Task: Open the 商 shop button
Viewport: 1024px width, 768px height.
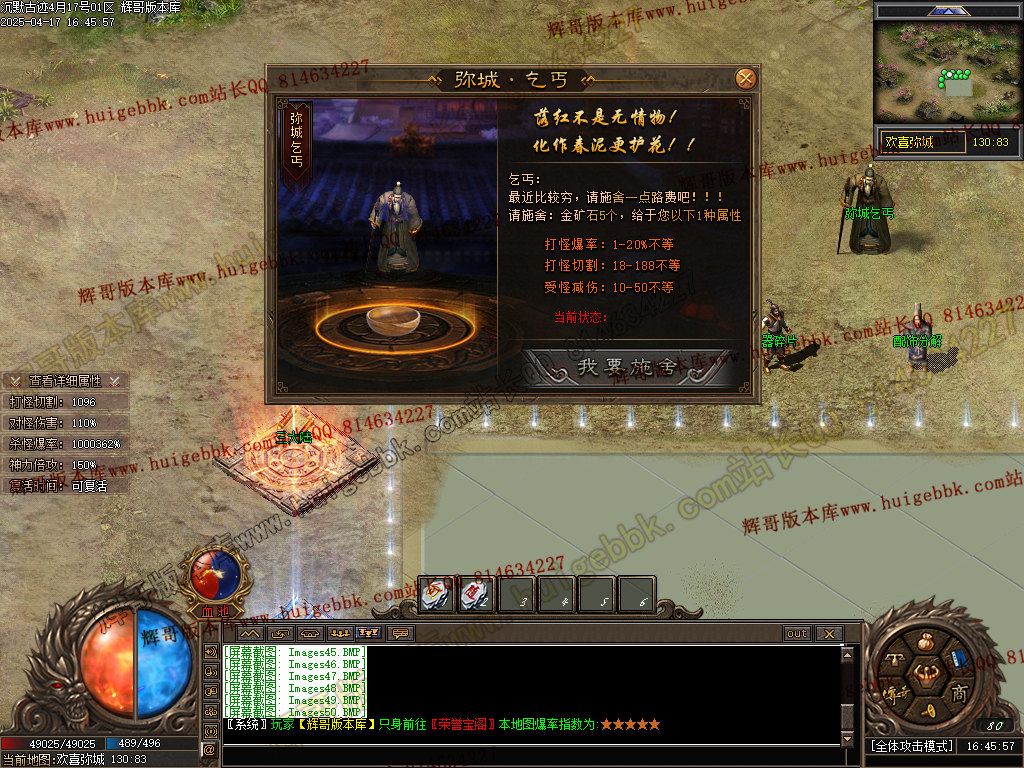Action: 958,693
